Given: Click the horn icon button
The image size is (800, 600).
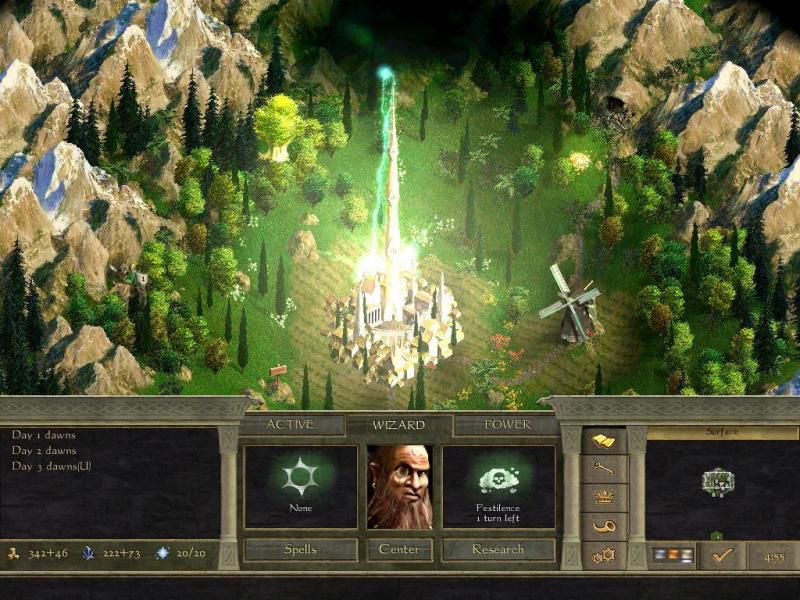Looking at the screenshot, I should point(604,525).
